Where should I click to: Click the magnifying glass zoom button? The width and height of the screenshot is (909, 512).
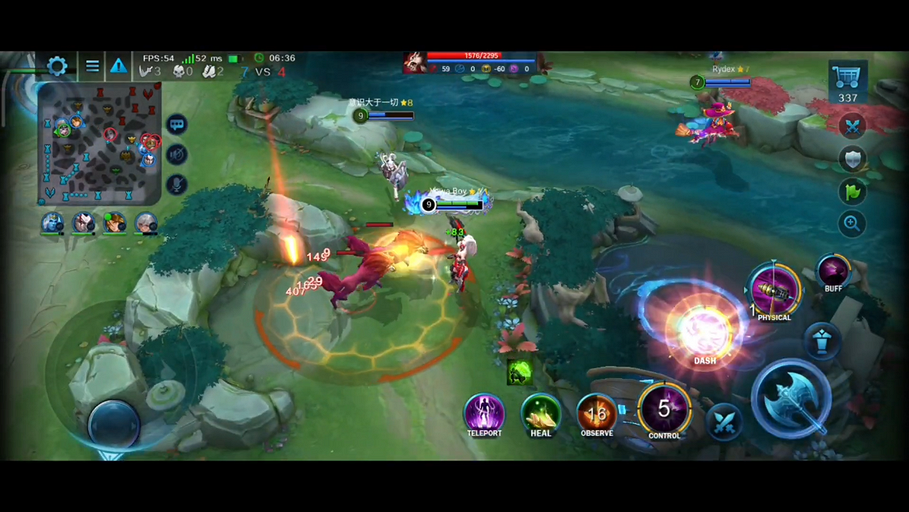tap(852, 224)
